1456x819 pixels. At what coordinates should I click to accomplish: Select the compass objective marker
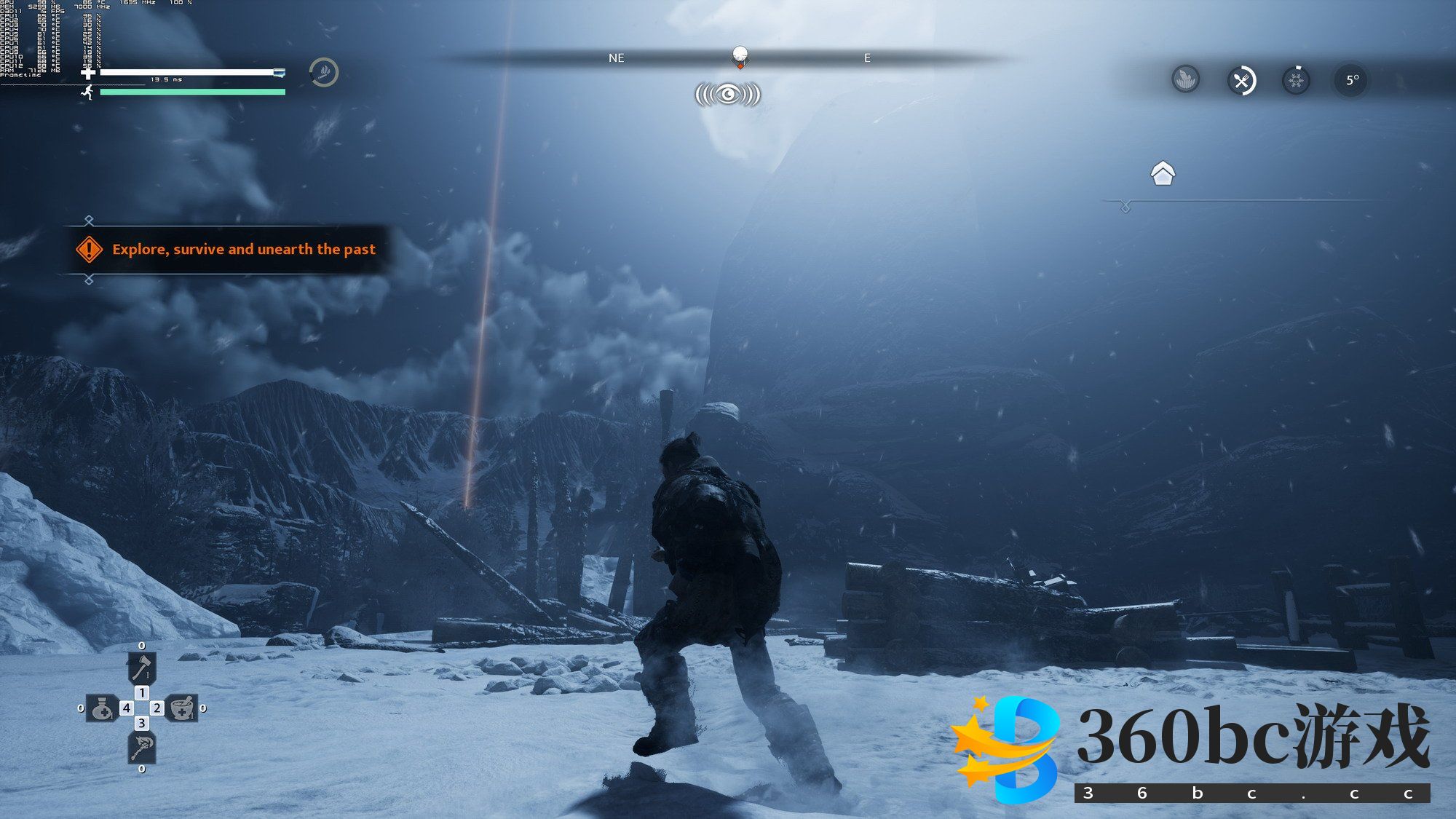(x=740, y=56)
